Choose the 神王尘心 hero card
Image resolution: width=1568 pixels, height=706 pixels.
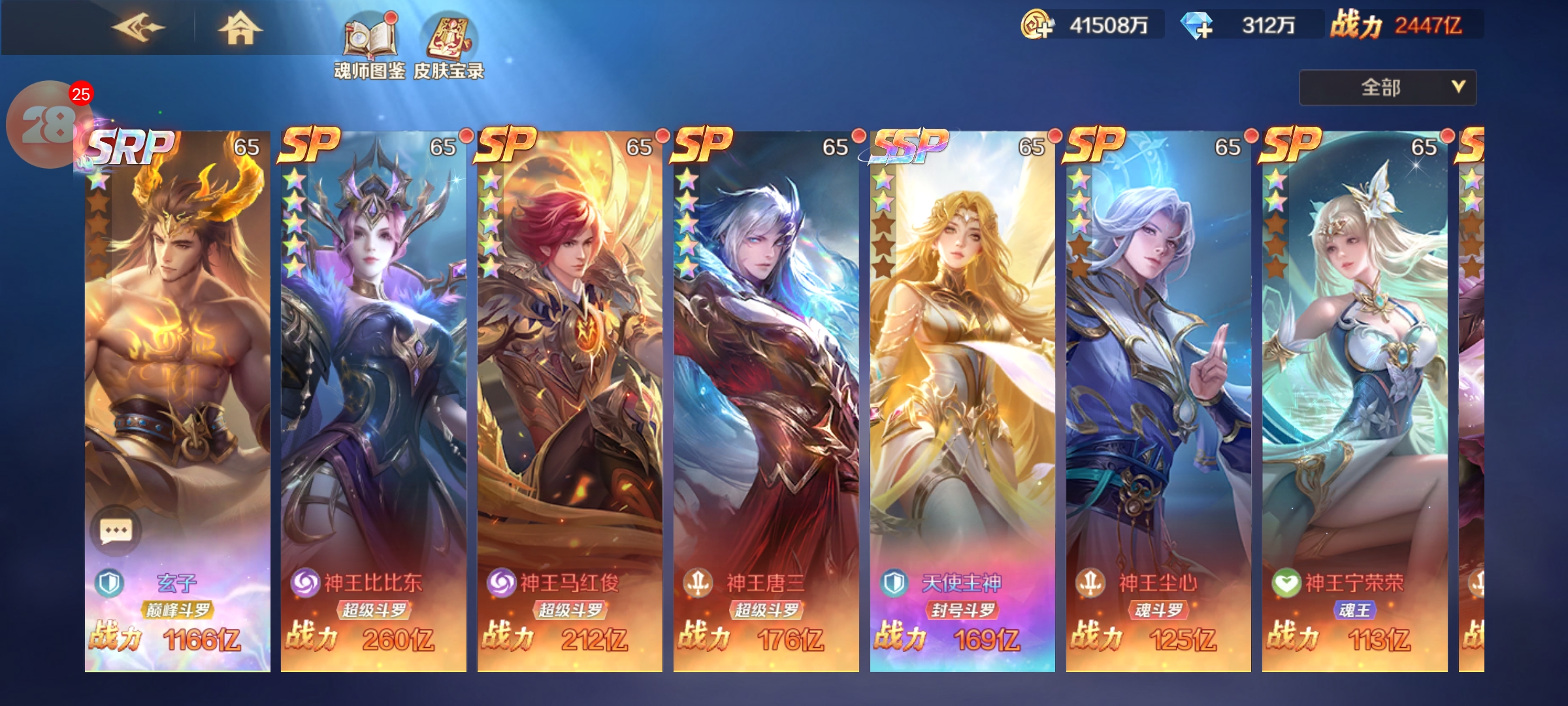1158,392
